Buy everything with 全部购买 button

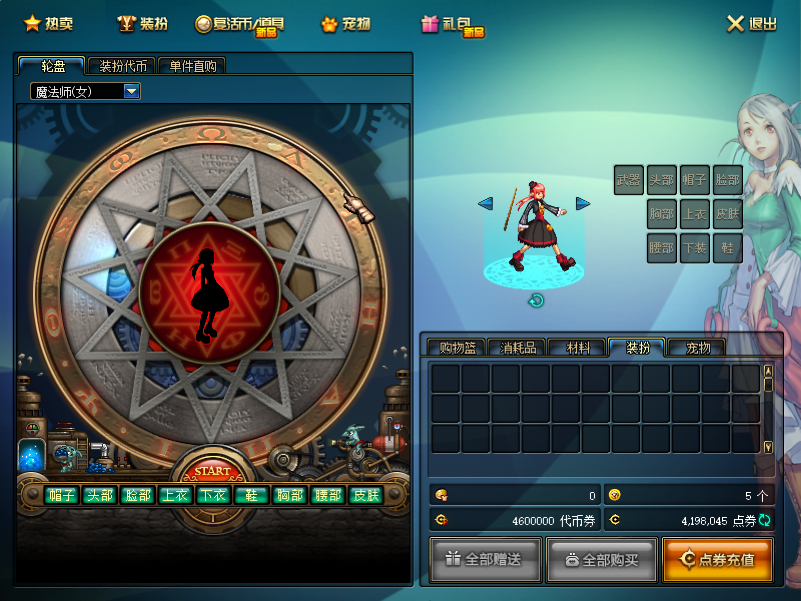602,559
